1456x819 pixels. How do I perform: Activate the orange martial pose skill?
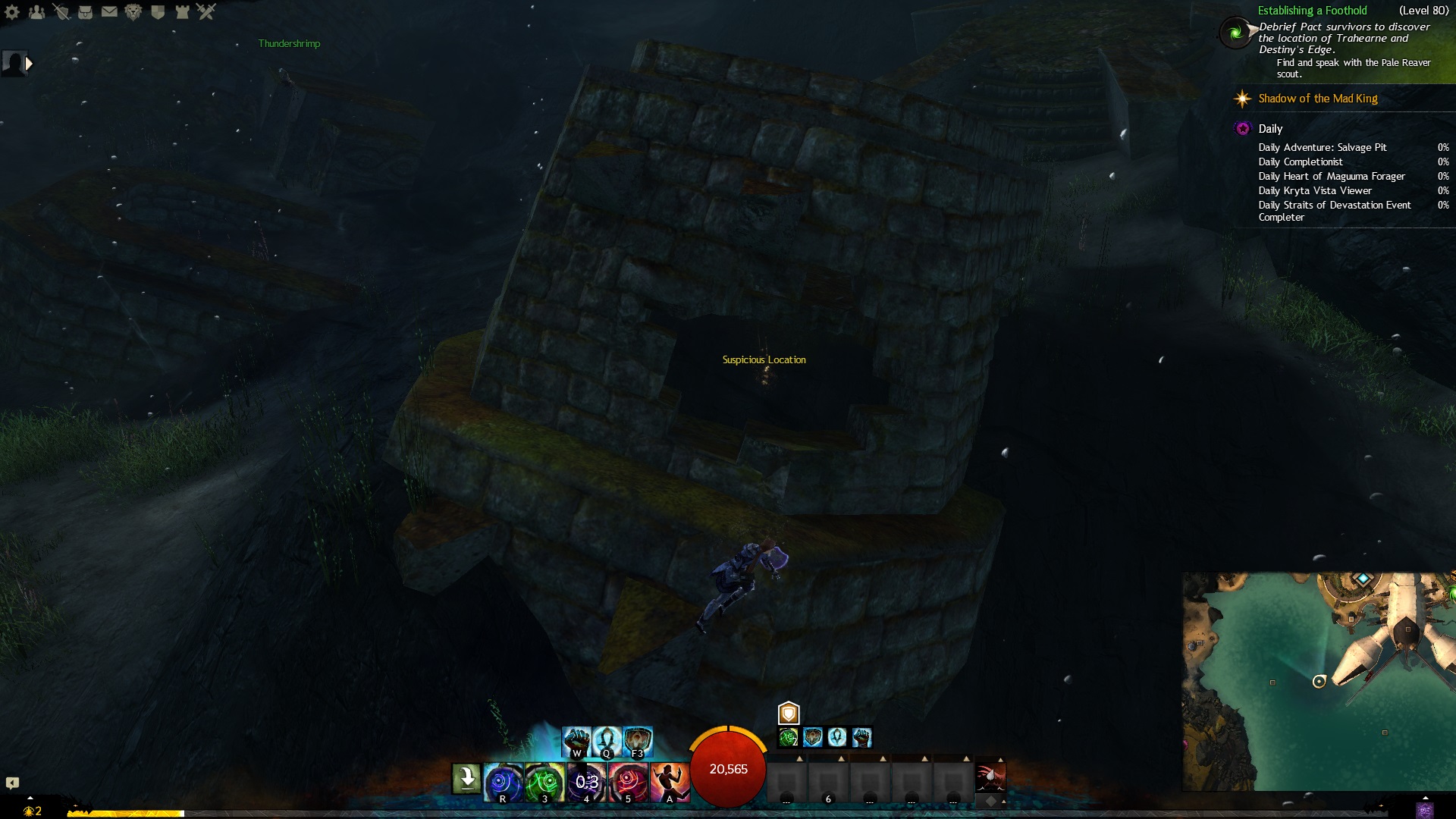669,782
